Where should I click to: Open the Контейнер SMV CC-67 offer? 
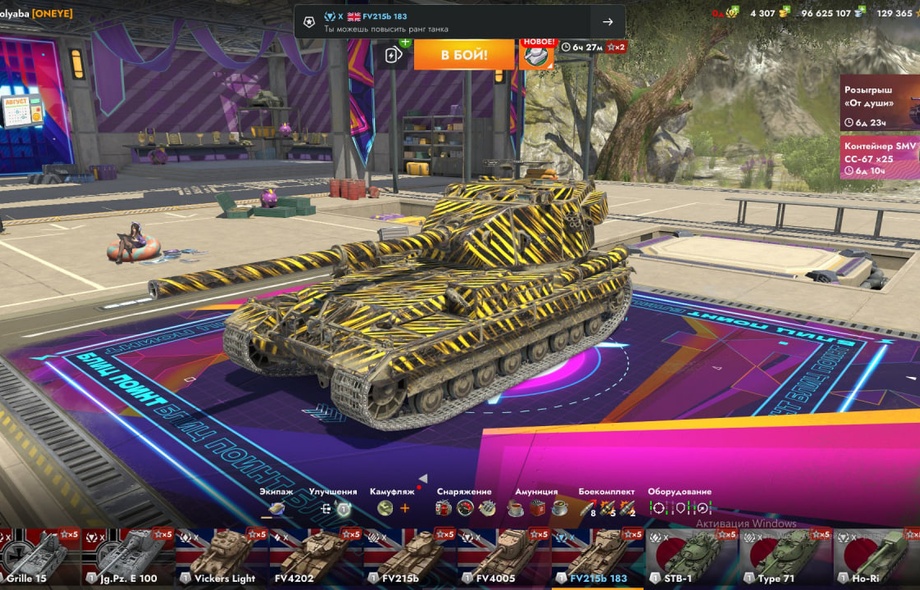[879, 157]
